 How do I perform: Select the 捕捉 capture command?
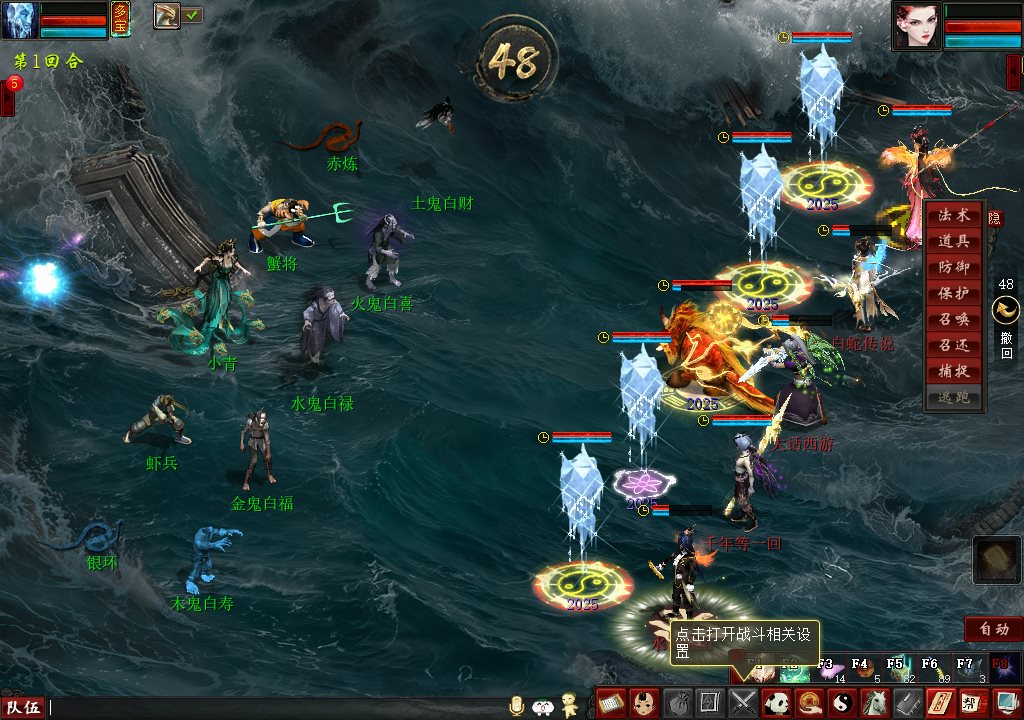[953, 372]
